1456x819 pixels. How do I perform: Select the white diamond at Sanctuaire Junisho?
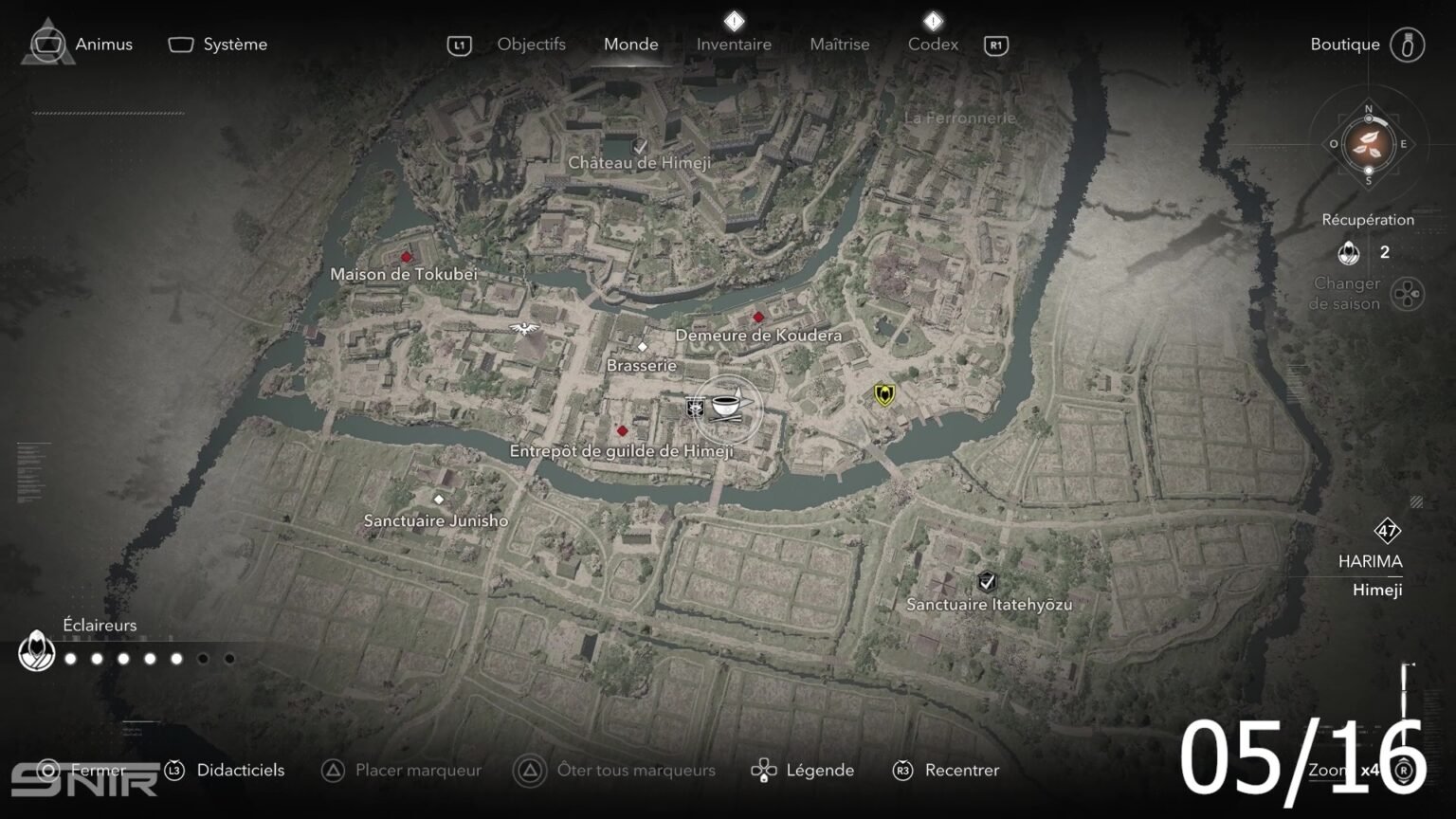click(x=440, y=498)
